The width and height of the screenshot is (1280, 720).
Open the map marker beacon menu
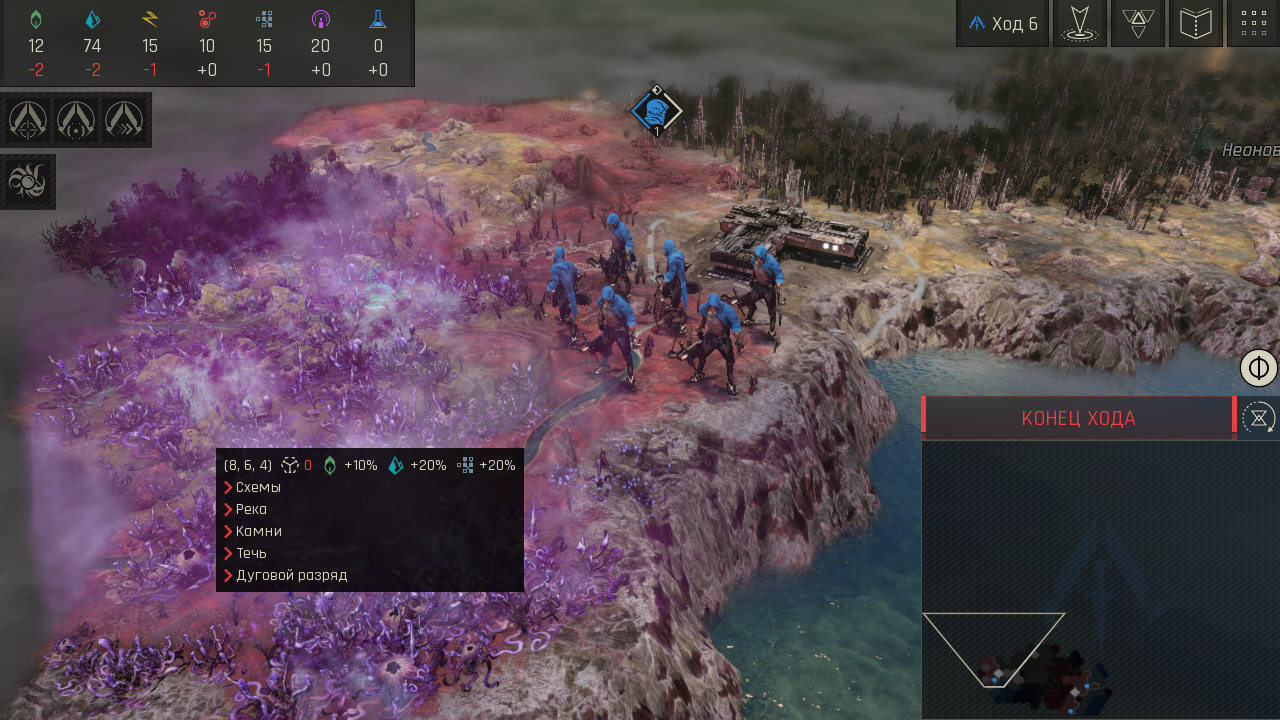(x=1079, y=24)
